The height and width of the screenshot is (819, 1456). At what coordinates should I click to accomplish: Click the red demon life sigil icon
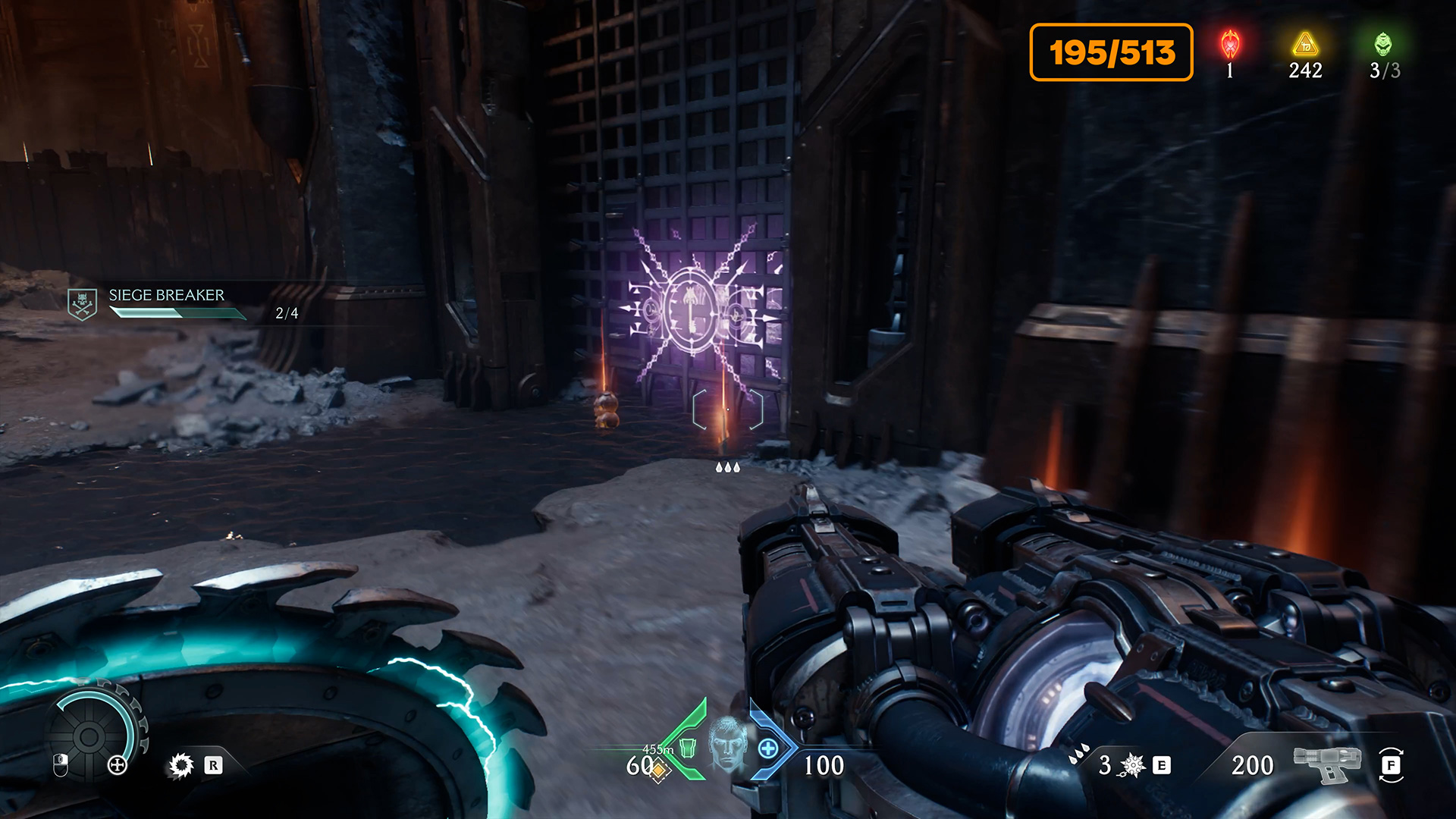(1229, 45)
